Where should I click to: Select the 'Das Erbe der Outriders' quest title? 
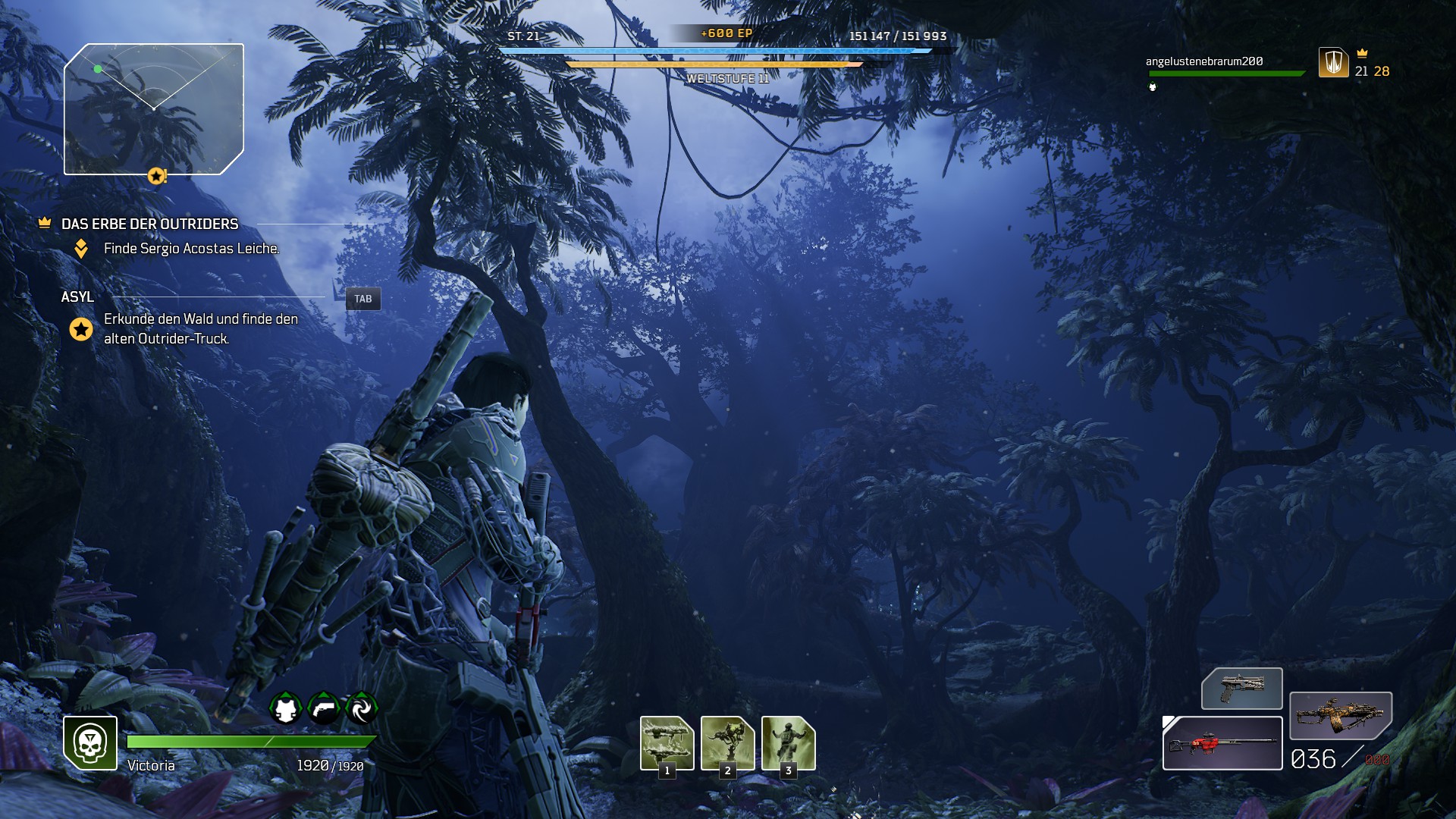click(x=149, y=224)
